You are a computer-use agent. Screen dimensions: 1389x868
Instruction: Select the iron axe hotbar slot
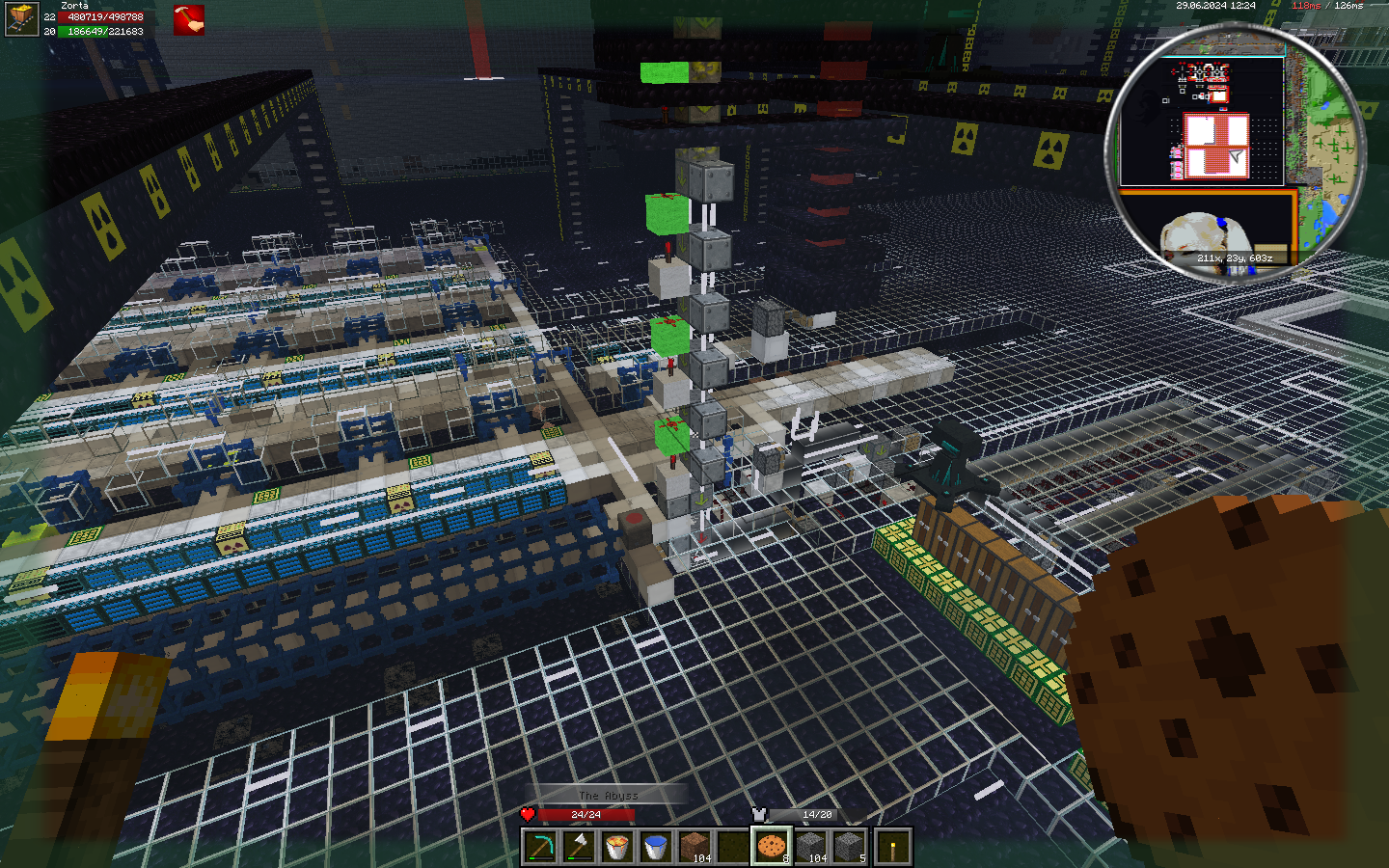click(x=579, y=847)
